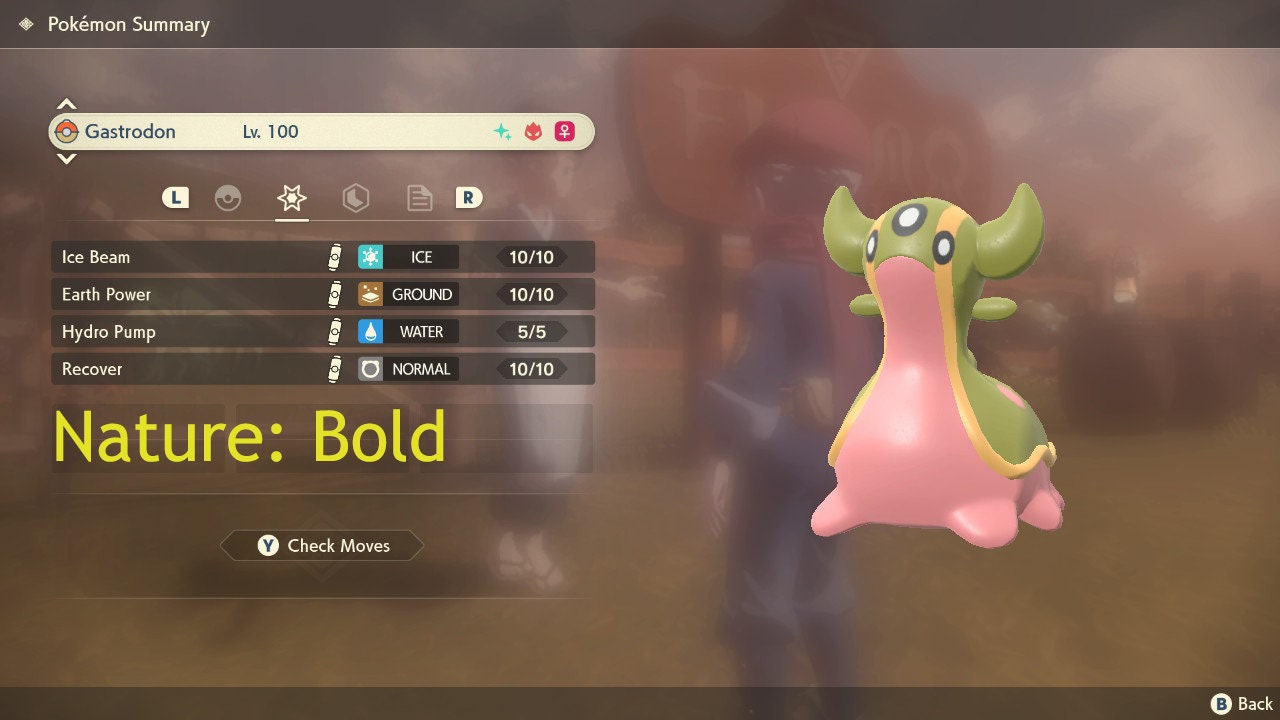
Task: Click the R shoulder button indicator
Action: [470, 198]
